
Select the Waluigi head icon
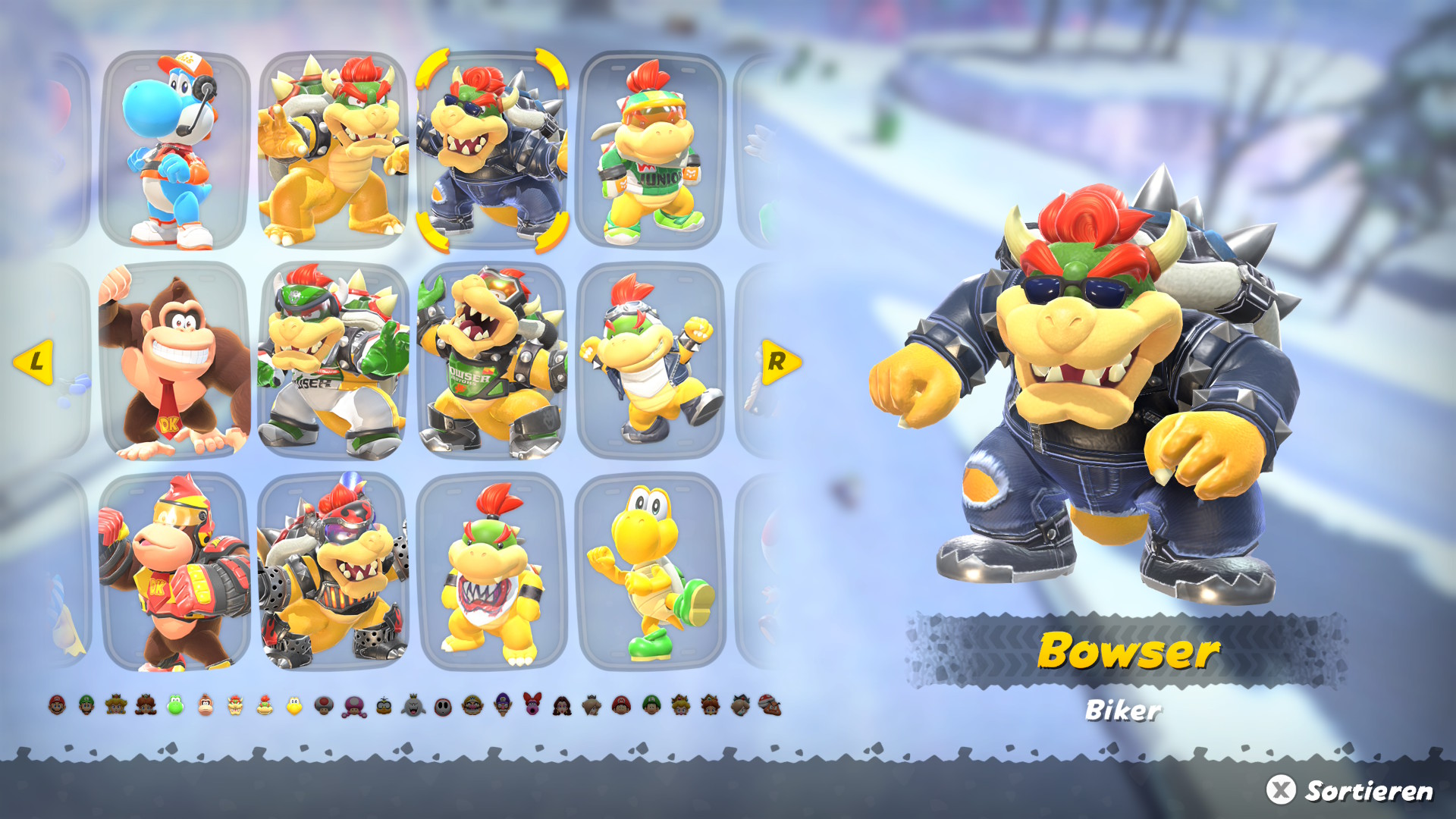pyautogui.click(x=503, y=705)
